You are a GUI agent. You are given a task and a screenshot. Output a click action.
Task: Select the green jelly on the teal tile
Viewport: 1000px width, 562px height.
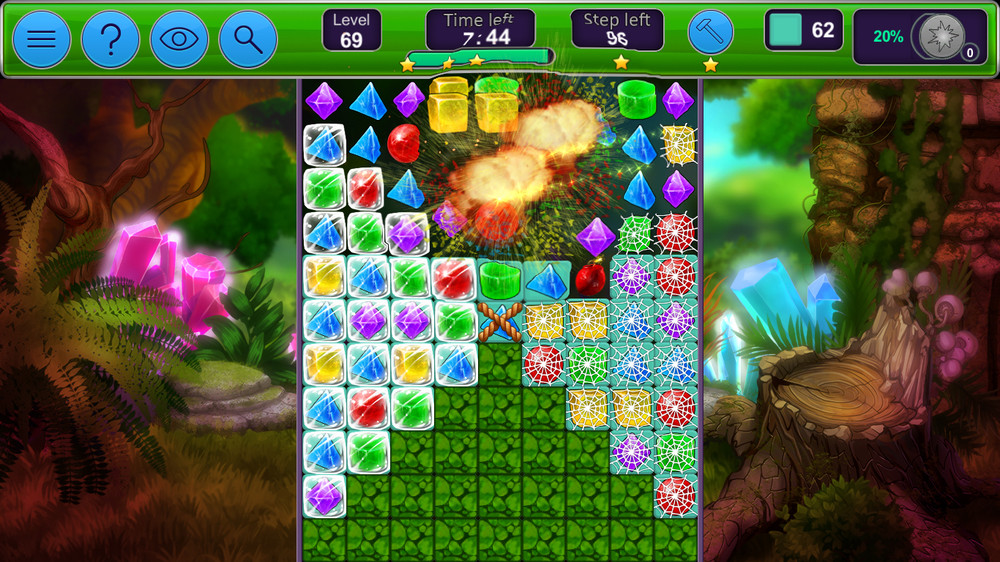click(x=500, y=277)
